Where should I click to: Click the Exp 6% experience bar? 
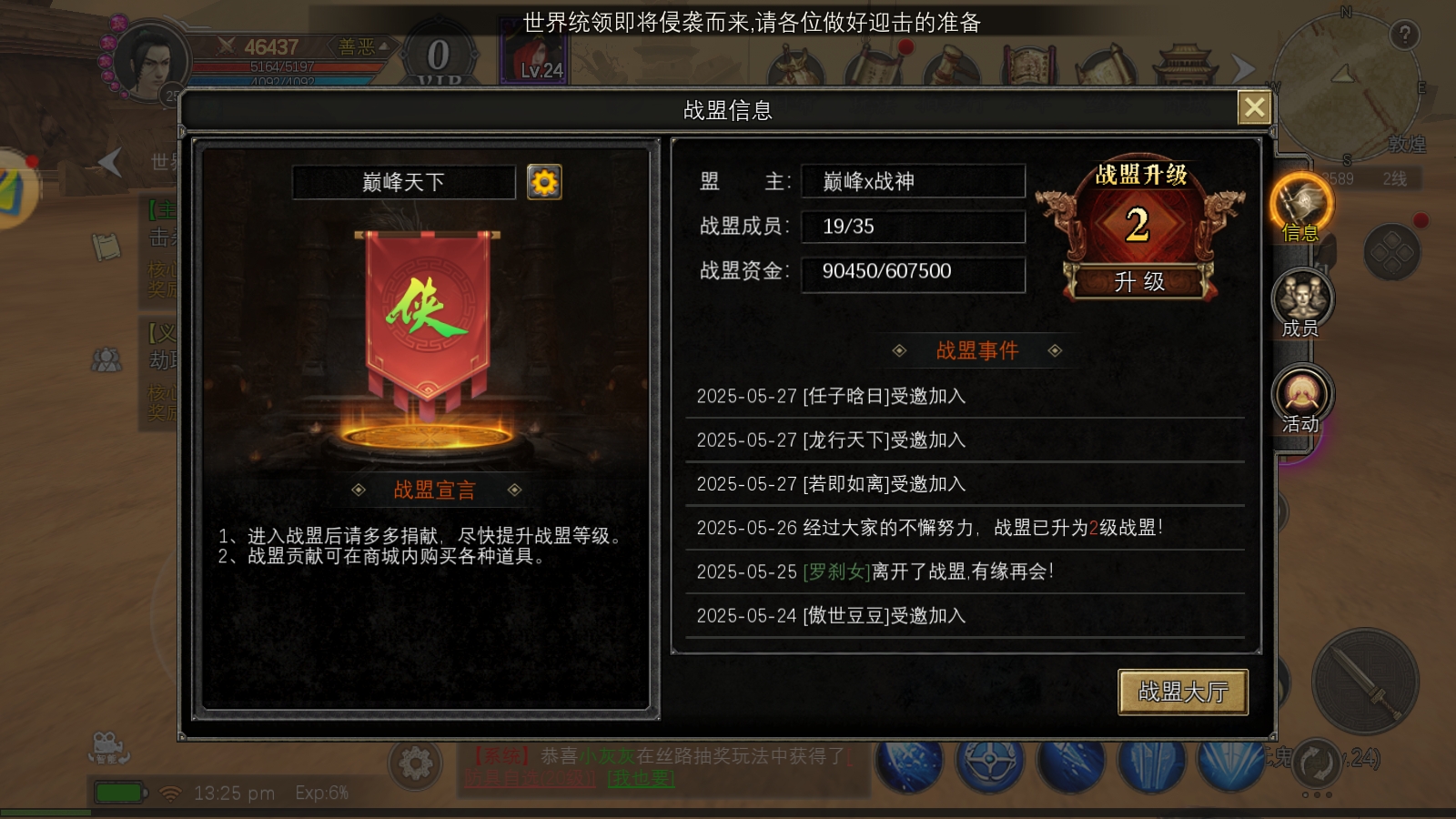(x=320, y=793)
